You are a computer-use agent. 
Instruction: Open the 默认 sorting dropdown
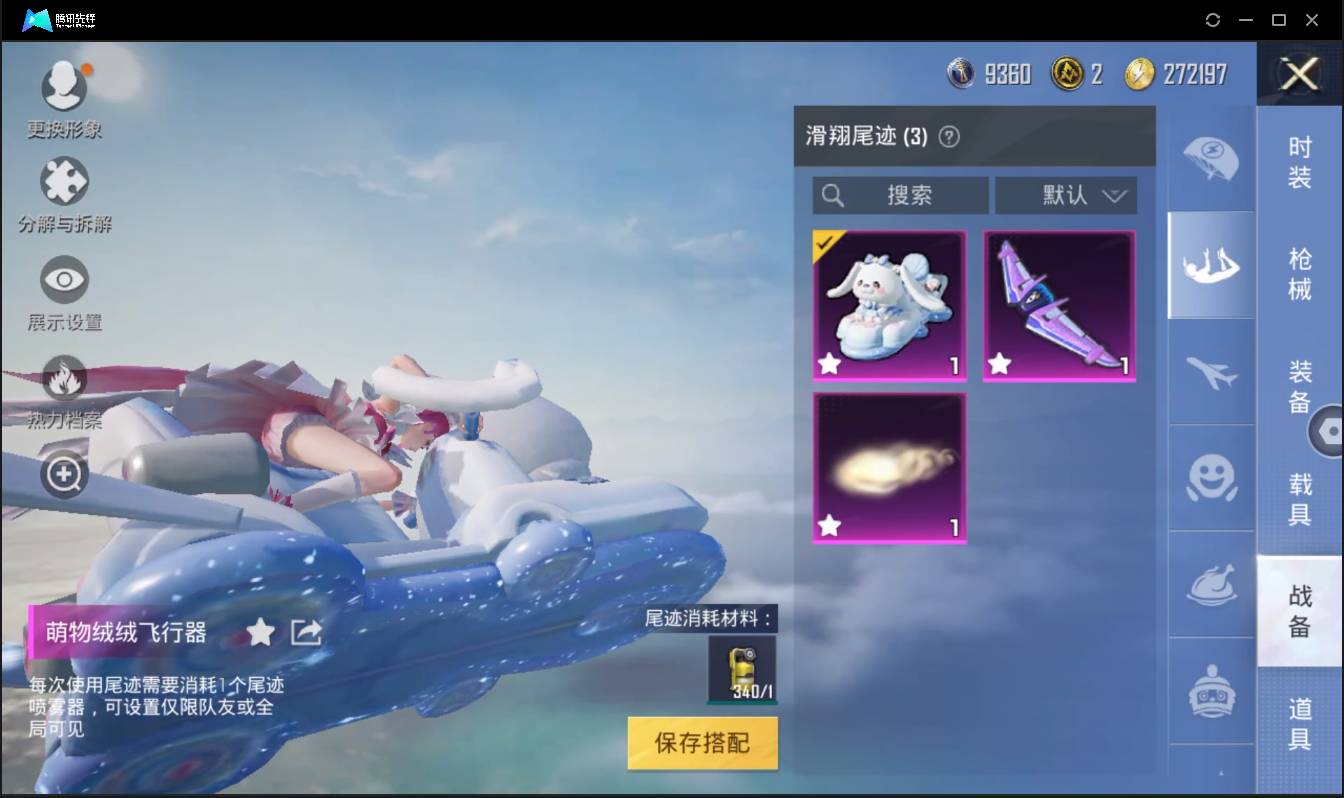pos(1066,196)
